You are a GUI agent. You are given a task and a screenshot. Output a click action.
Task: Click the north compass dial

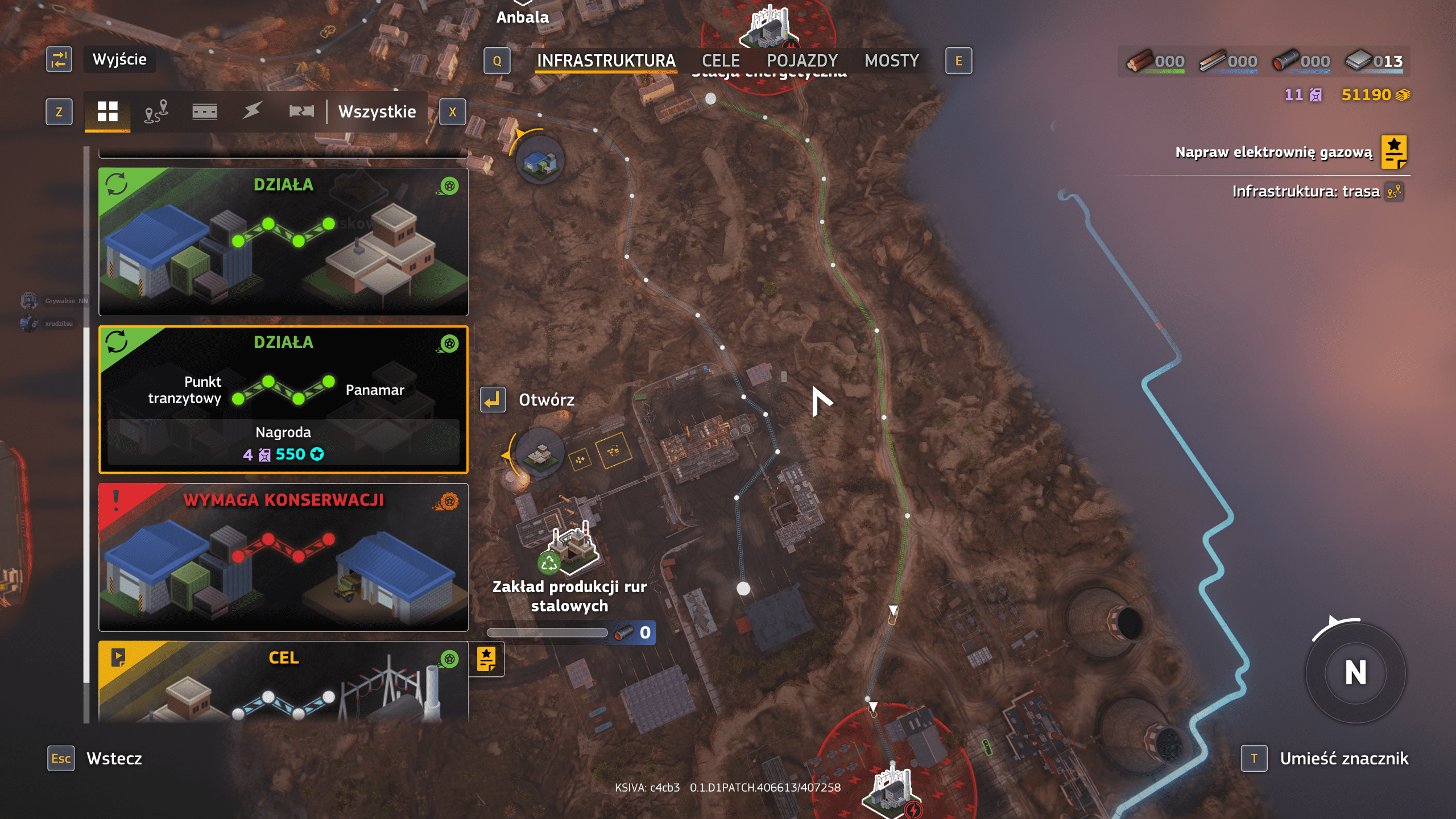pos(1355,673)
